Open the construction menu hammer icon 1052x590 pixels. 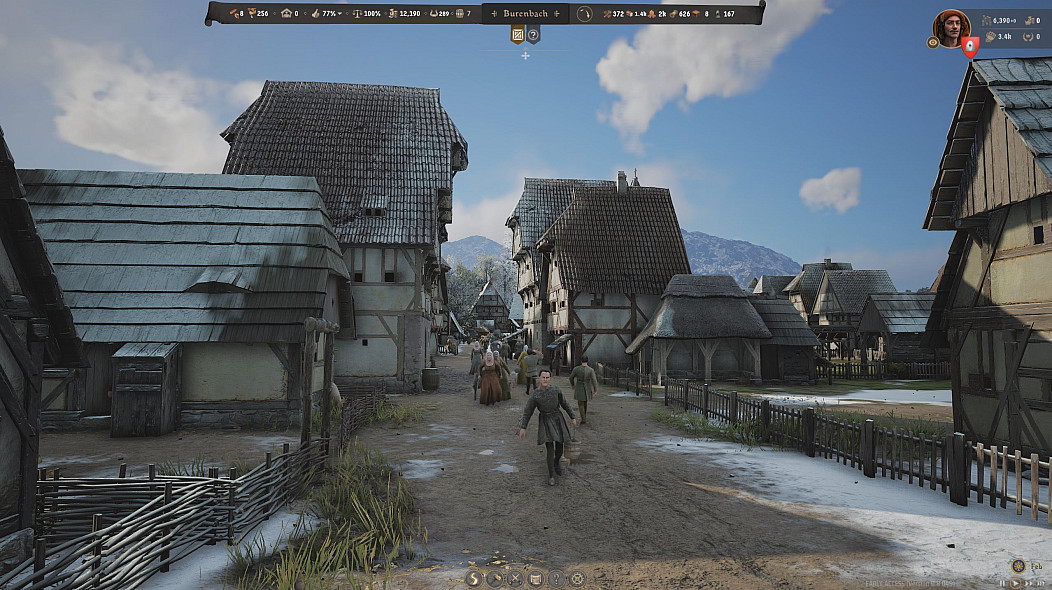coord(495,578)
